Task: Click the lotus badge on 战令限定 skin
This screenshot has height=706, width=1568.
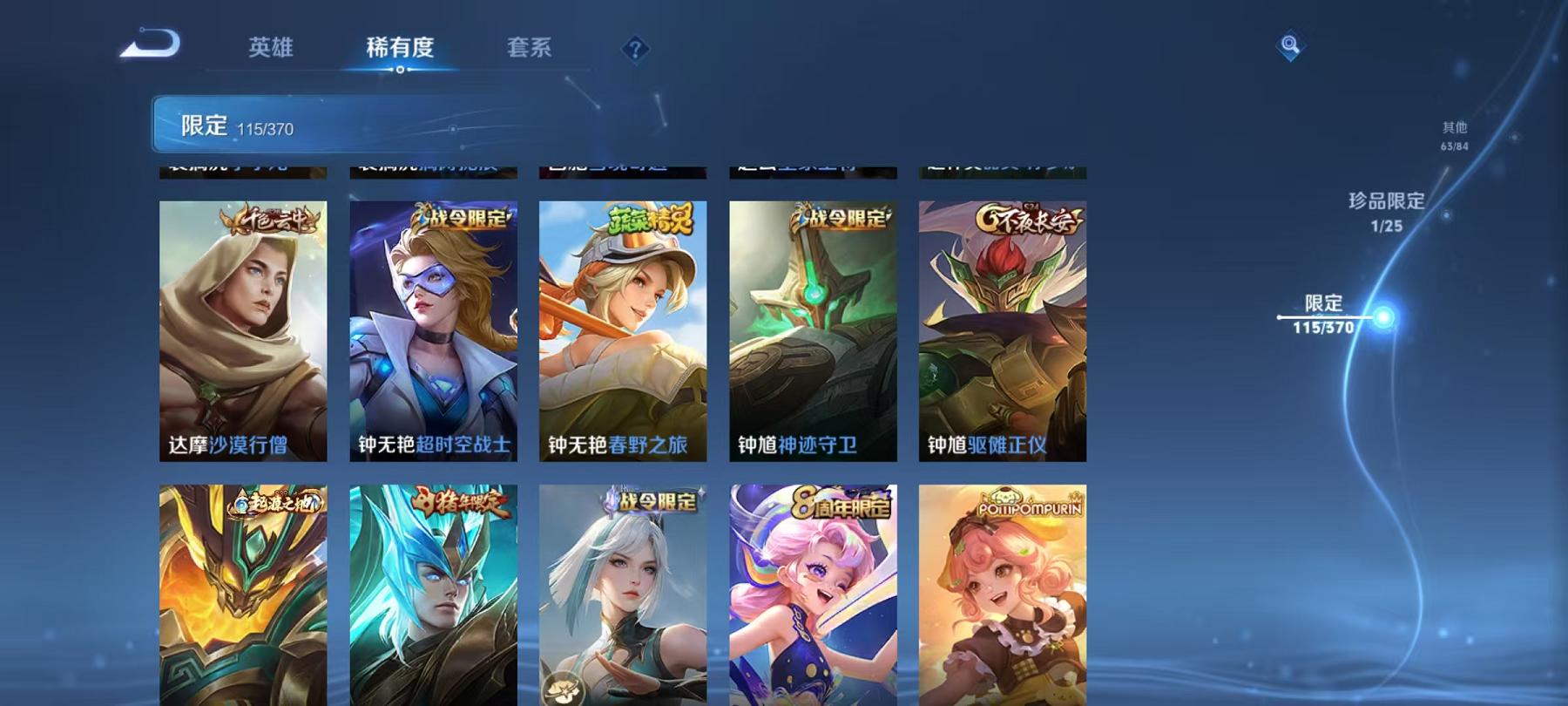Action: coord(562,687)
